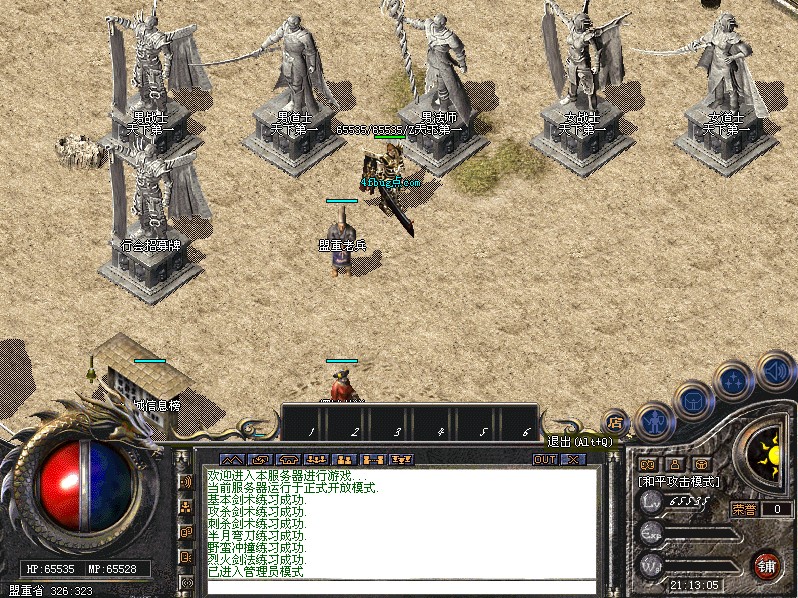Toggle the 和平攻击模式 attack mode label
This screenshot has width=798, height=598.
(x=680, y=482)
